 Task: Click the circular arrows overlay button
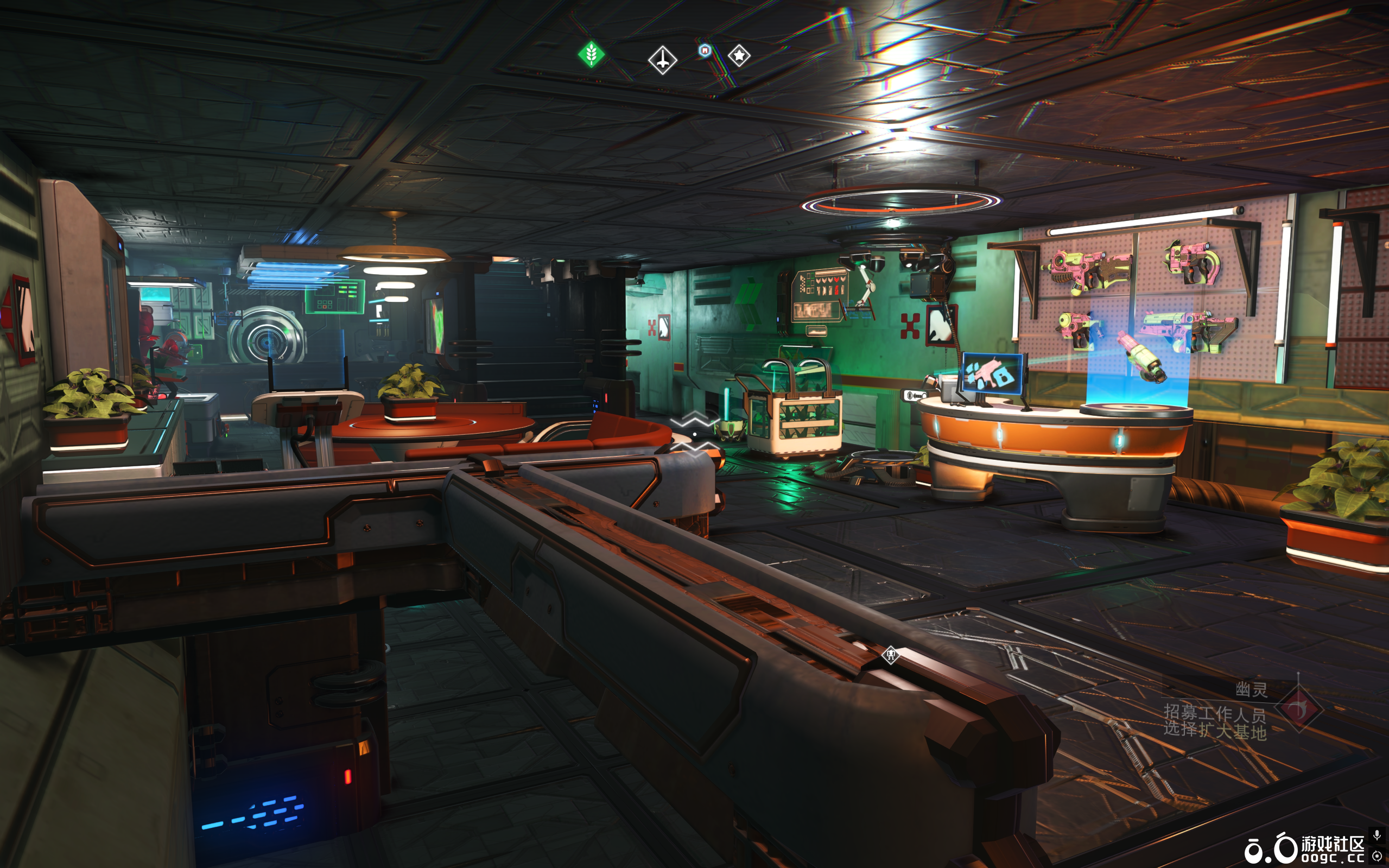[1377, 856]
